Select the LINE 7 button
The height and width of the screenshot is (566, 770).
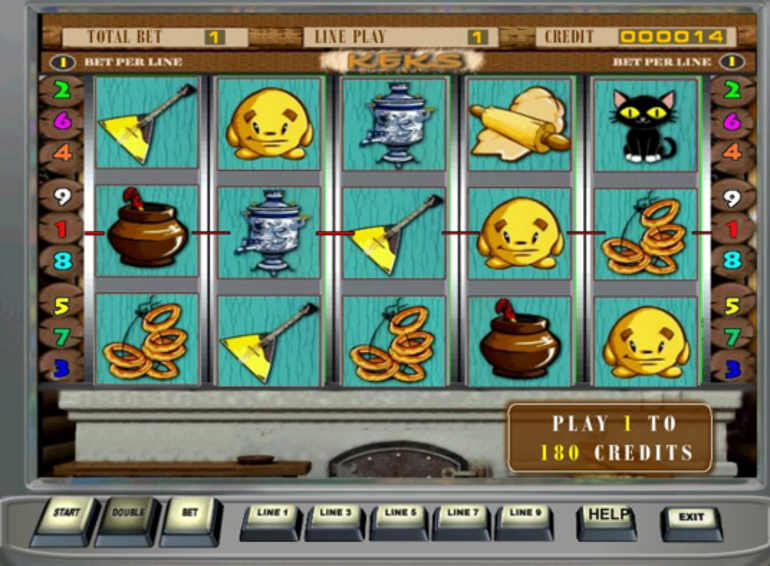pos(462,518)
